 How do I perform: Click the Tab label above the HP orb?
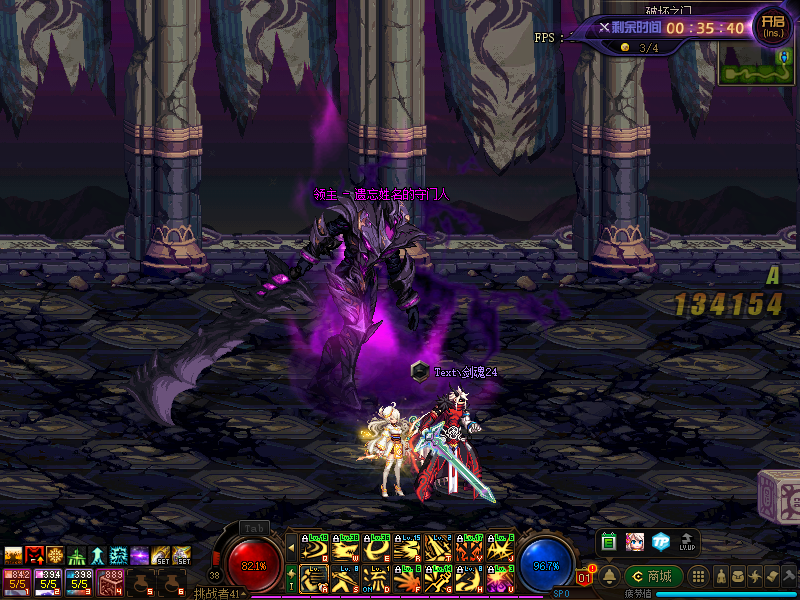pos(253,527)
